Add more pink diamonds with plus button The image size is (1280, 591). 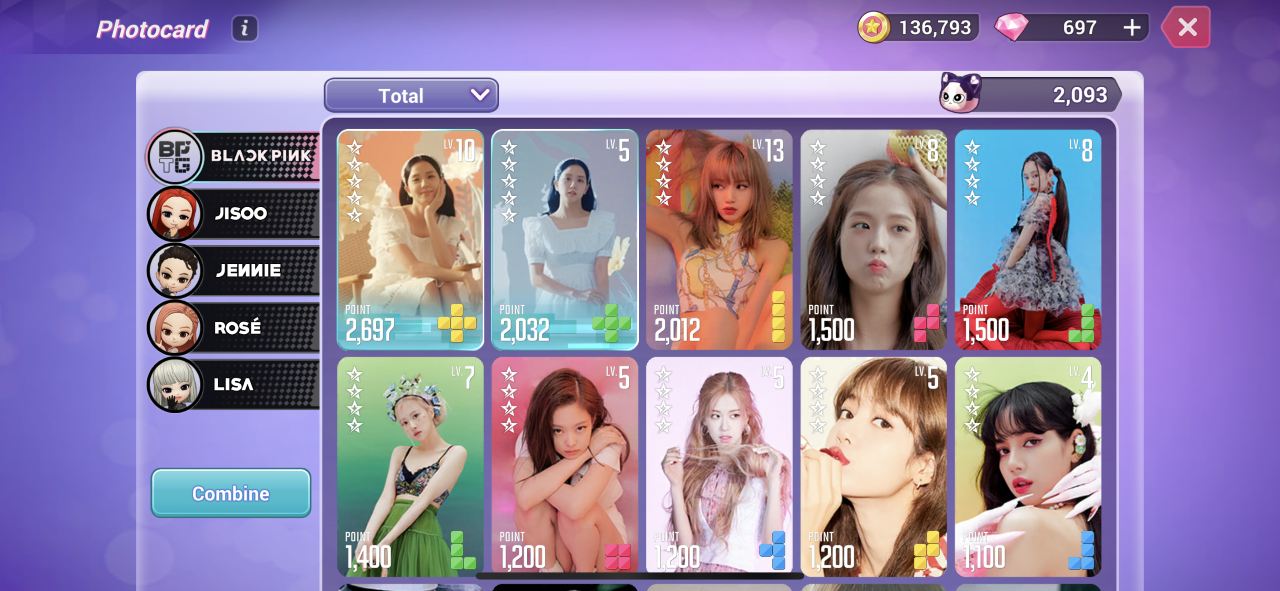point(1132,28)
